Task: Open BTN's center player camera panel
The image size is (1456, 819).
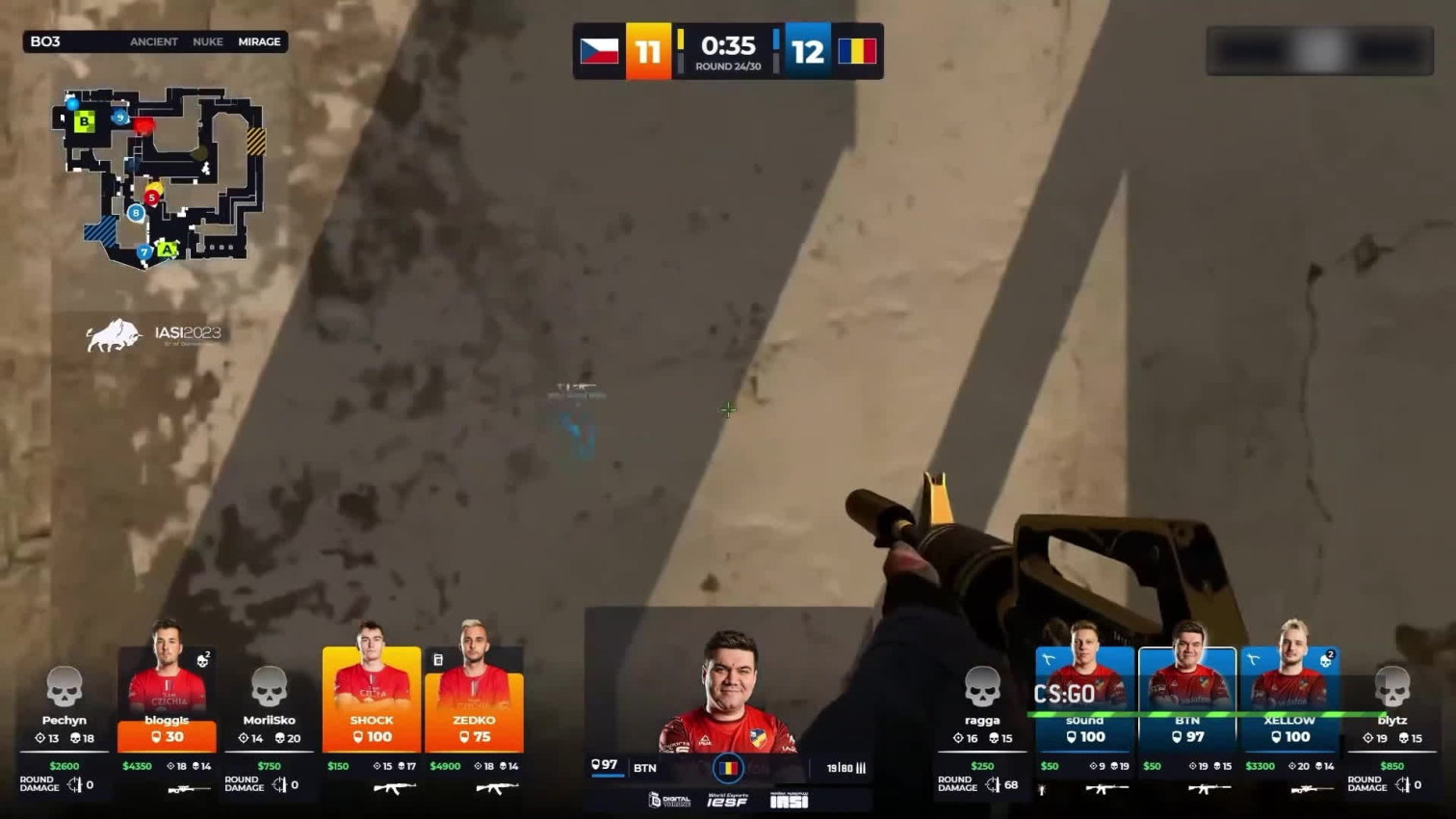Action: pos(729,692)
